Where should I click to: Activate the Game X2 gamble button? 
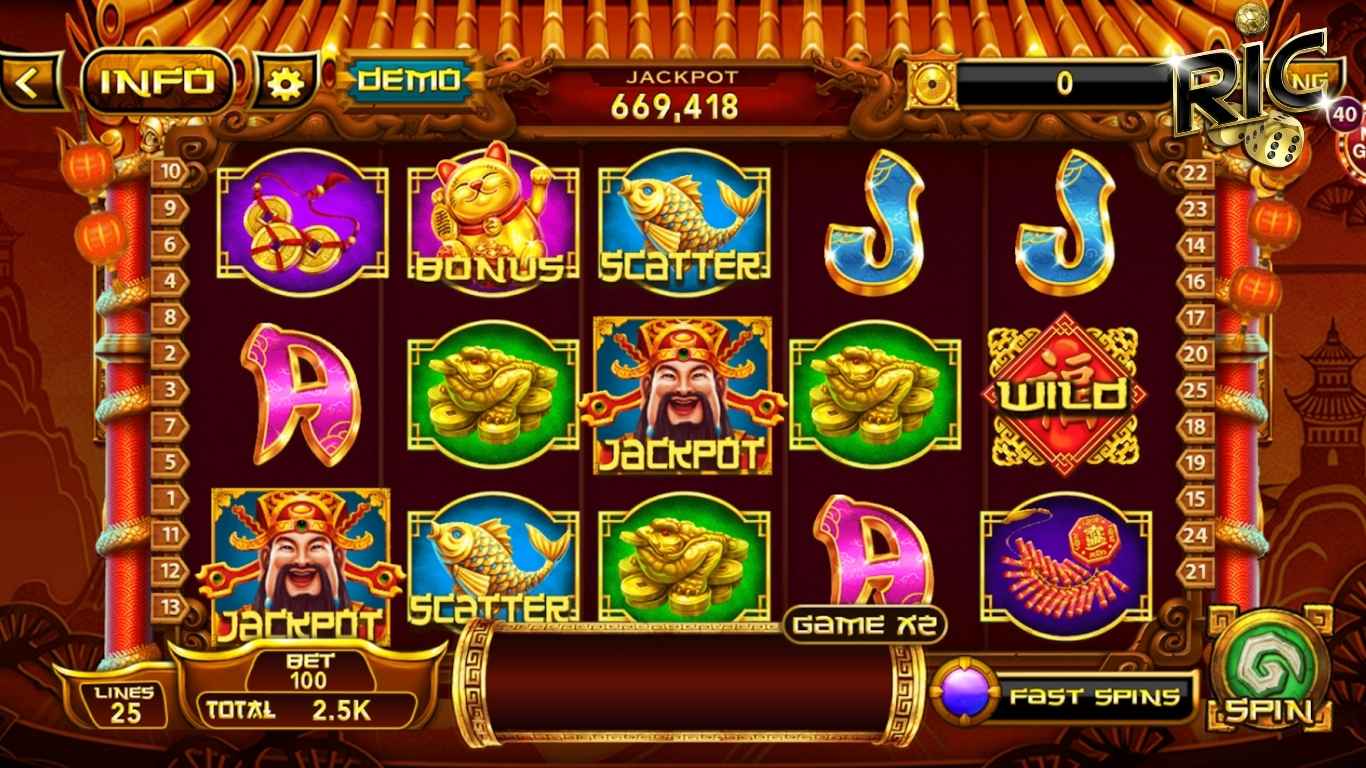coord(865,626)
